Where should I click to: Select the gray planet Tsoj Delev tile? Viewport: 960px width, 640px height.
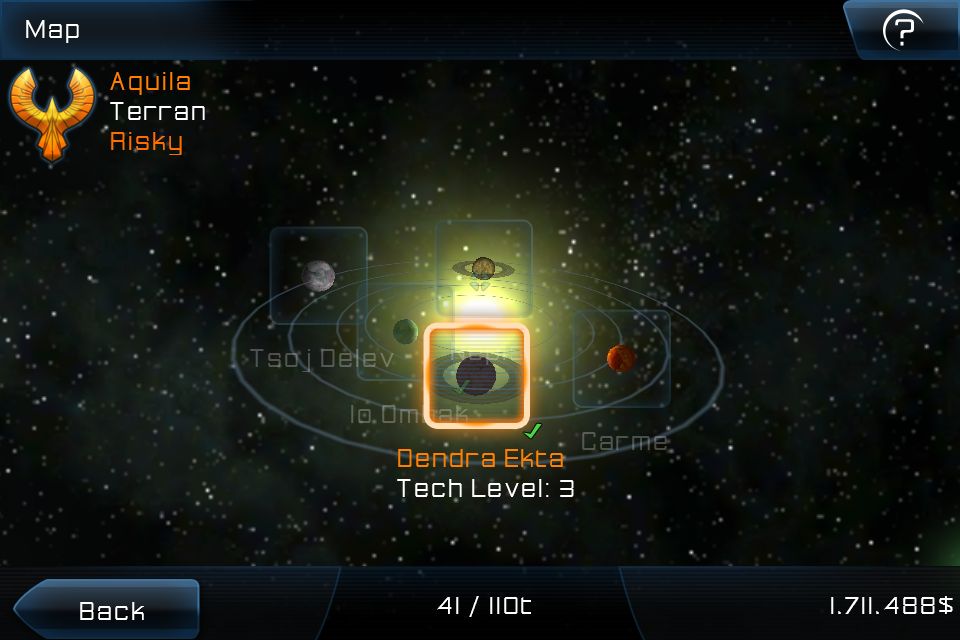318,275
